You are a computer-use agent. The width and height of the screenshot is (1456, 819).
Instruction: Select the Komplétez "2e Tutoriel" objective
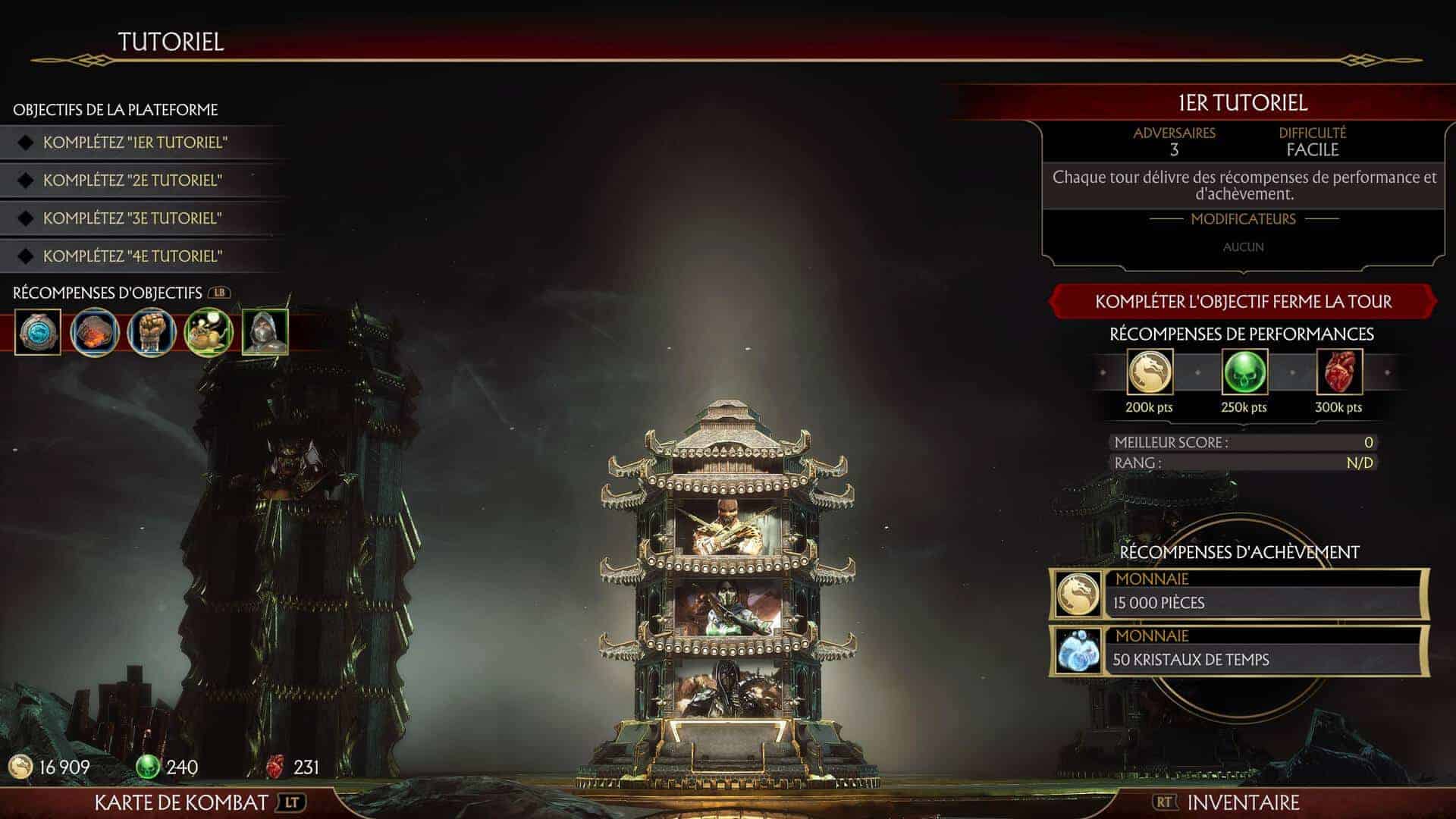click(133, 180)
